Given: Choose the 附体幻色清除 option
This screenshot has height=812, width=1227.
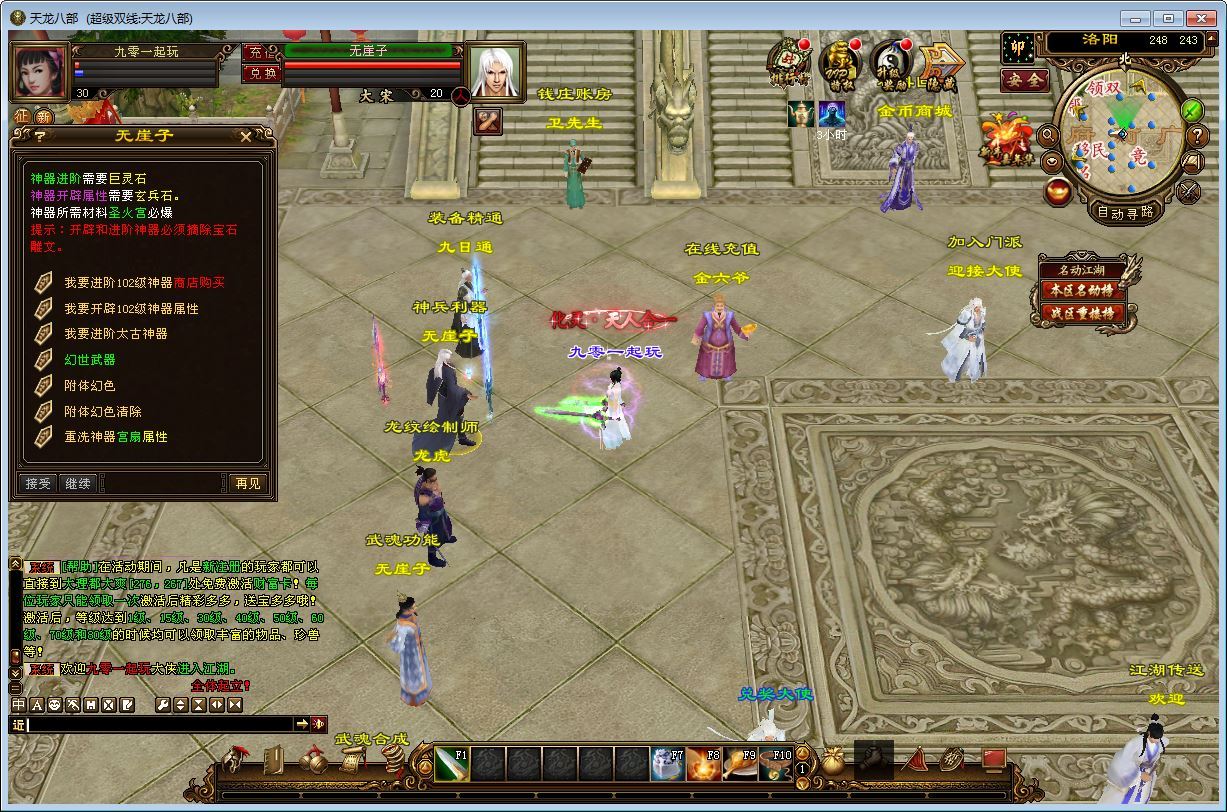Looking at the screenshot, I should (x=103, y=411).
